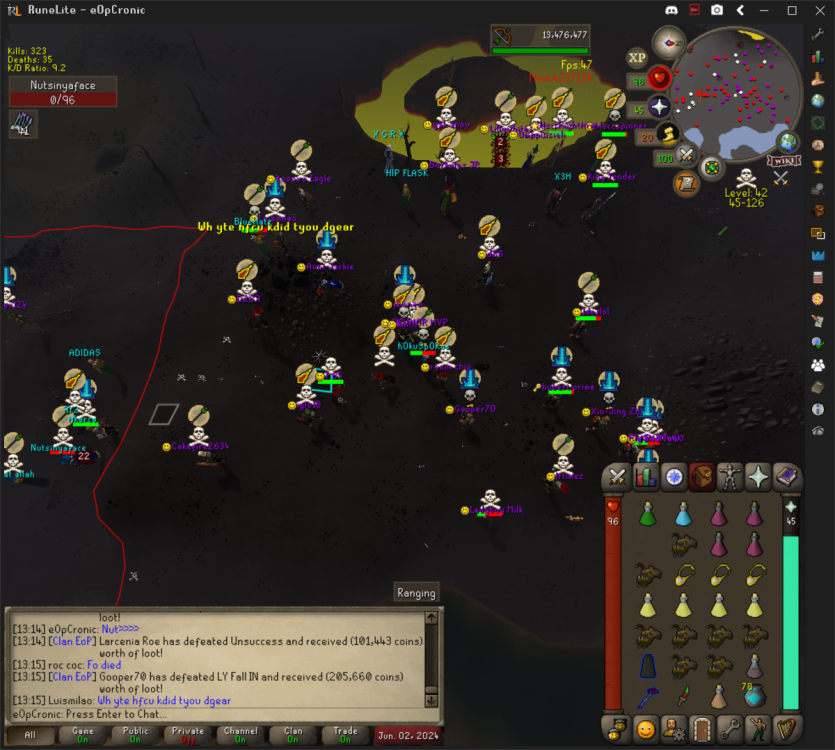Screen dimensions: 835x750
Task: Switch chat filter to Clan
Action: point(293,736)
